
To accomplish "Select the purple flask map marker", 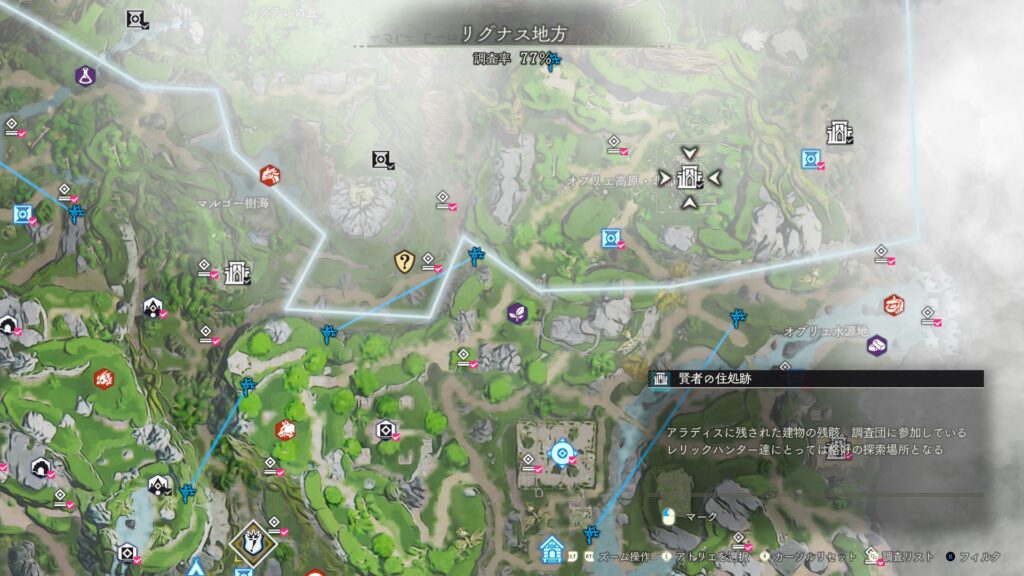I will pos(85,75).
